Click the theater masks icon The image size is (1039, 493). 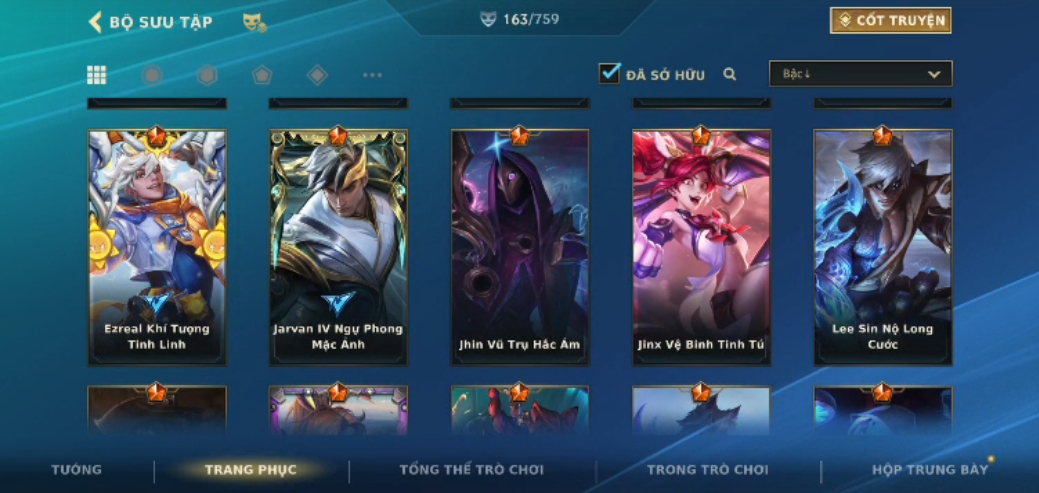click(x=254, y=22)
